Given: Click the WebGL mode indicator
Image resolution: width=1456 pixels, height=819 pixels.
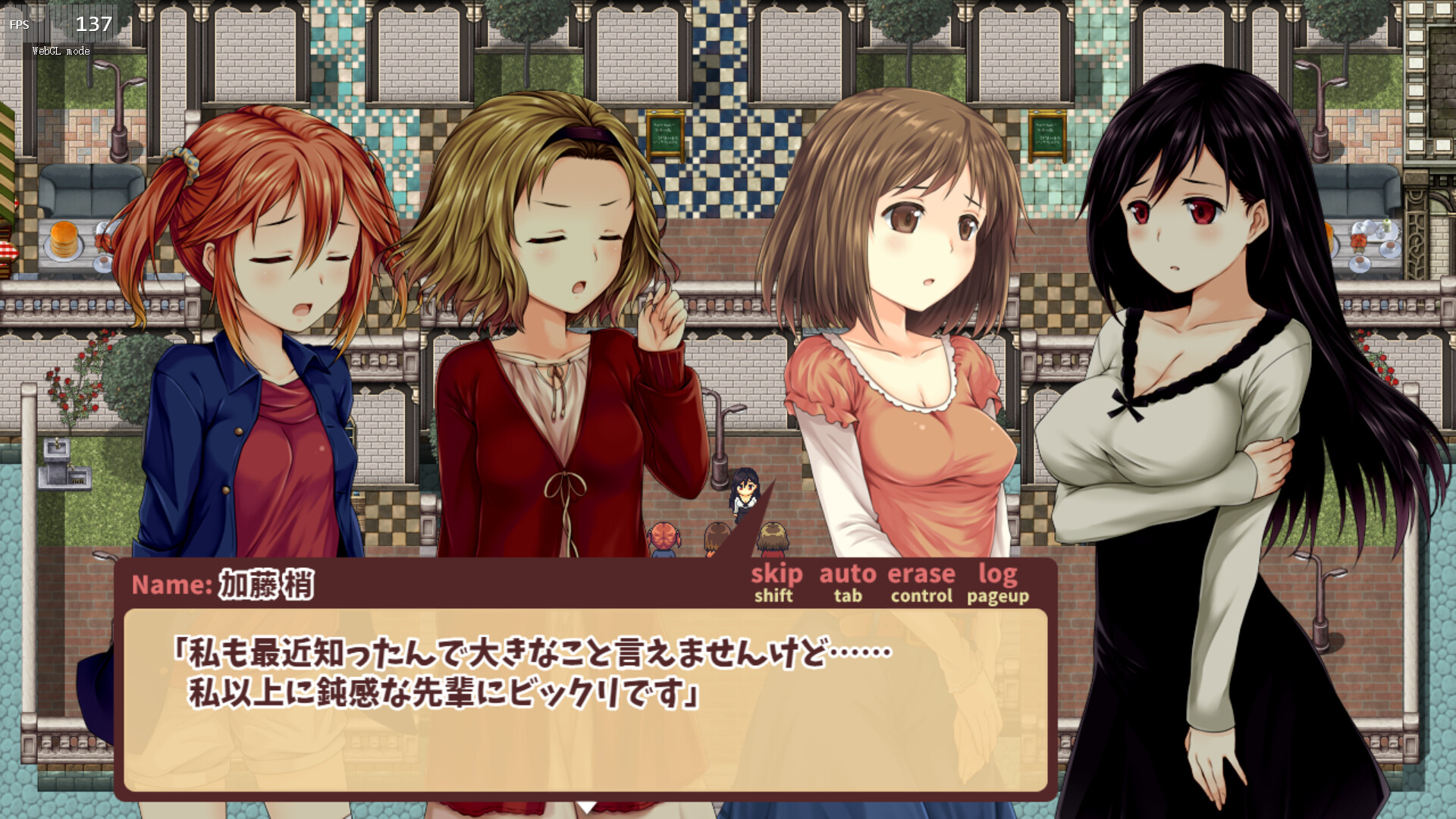Looking at the screenshot, I should [x=60, y=52].
